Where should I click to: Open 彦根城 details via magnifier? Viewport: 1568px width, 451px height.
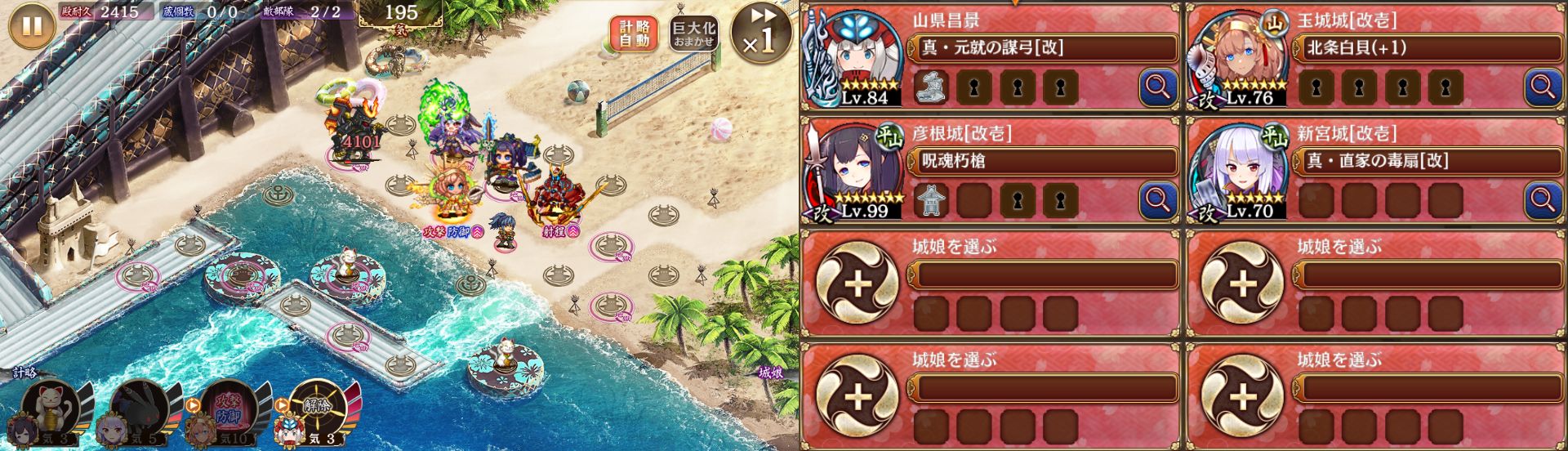click(1157, 199)
